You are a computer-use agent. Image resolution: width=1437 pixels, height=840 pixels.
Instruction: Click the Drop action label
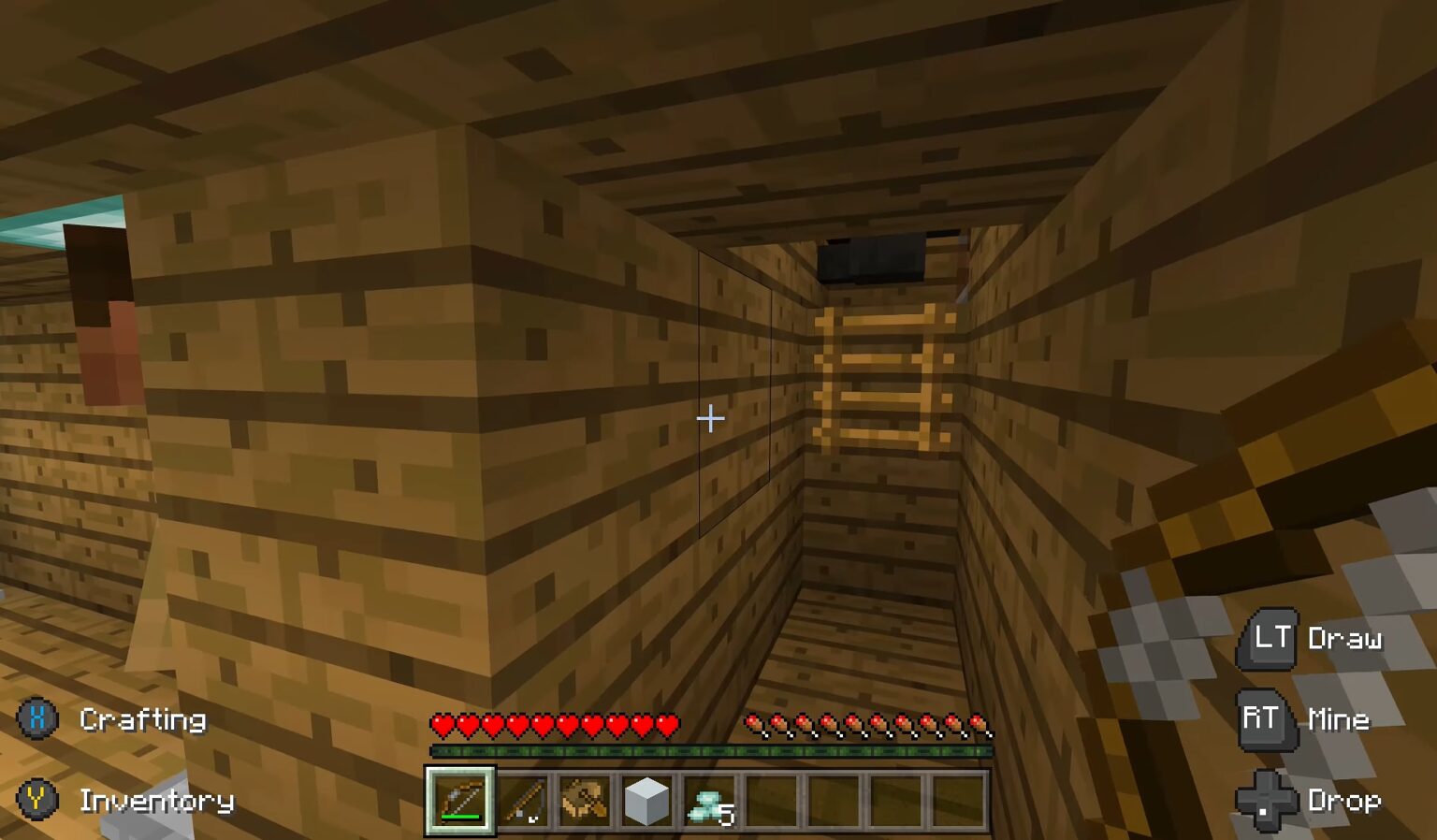1344,801
